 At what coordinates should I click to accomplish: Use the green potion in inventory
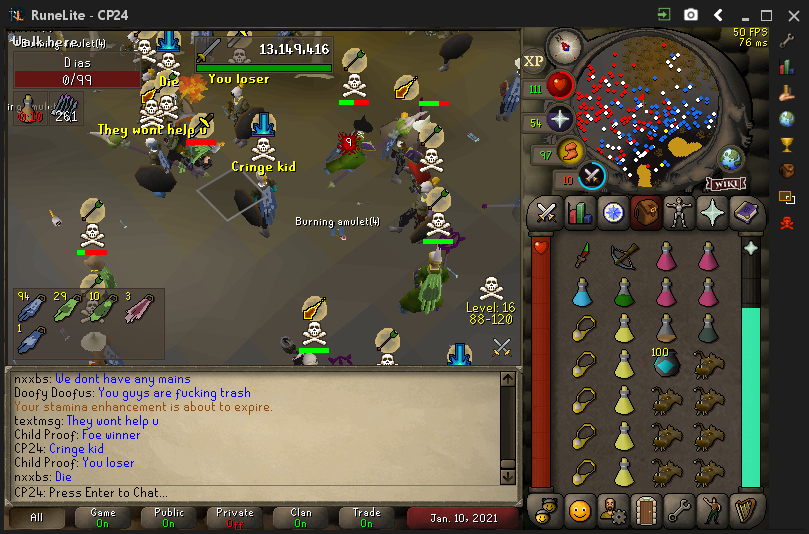[x=624, y=293]
